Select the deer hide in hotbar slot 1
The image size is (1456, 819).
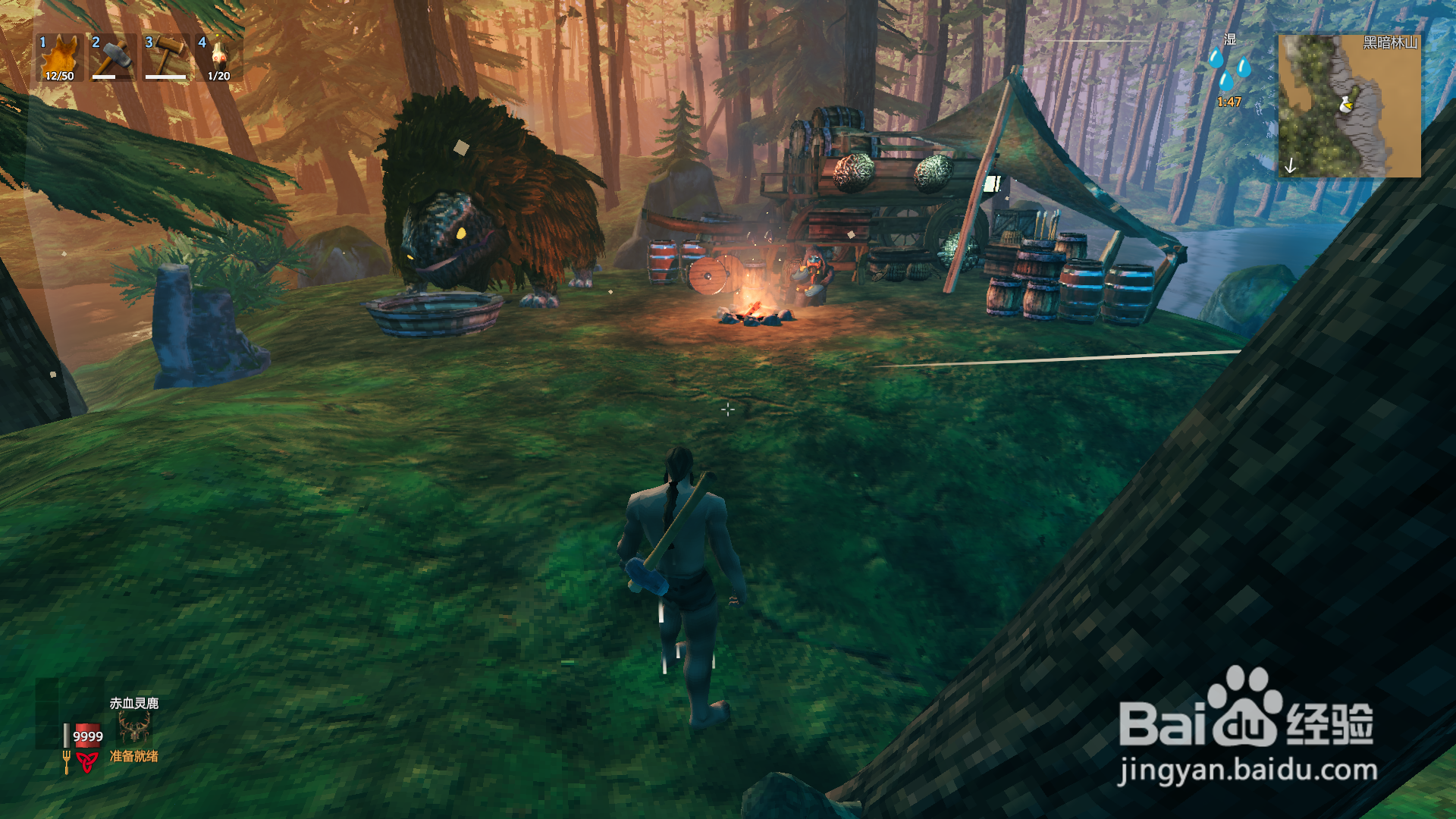(60, 58)
